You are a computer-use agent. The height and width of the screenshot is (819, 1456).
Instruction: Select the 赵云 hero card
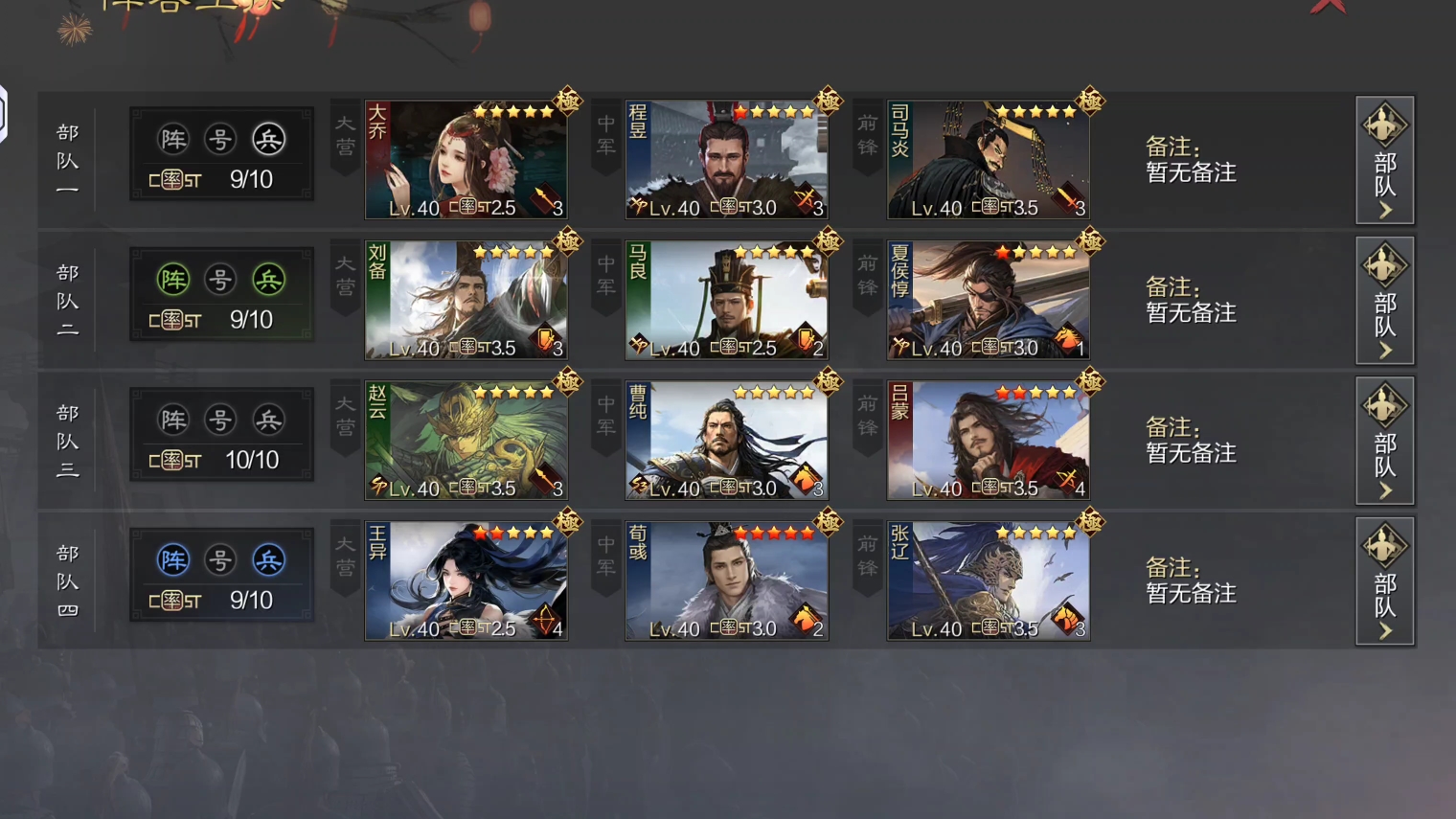[466, 441]
